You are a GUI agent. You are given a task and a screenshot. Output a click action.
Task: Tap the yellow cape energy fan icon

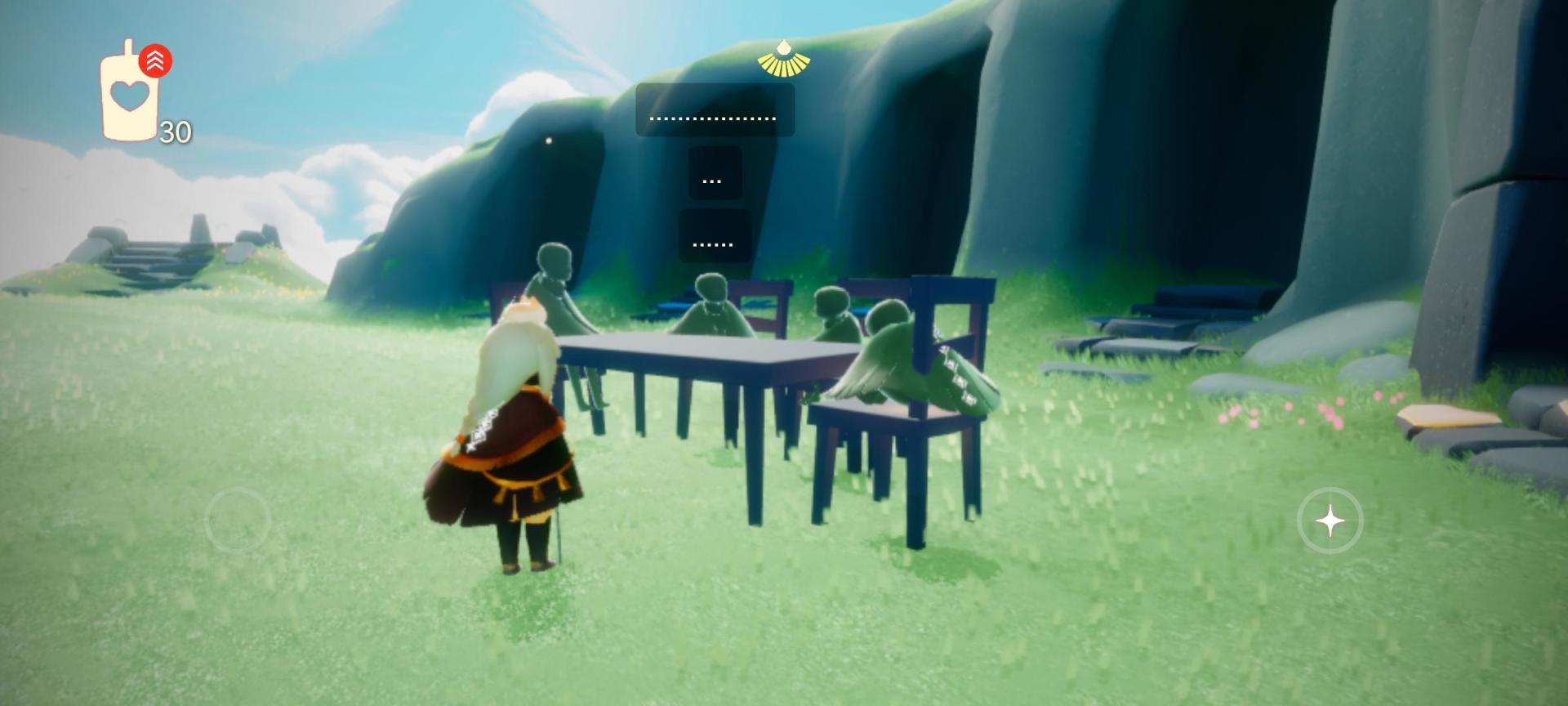point(783,59)
